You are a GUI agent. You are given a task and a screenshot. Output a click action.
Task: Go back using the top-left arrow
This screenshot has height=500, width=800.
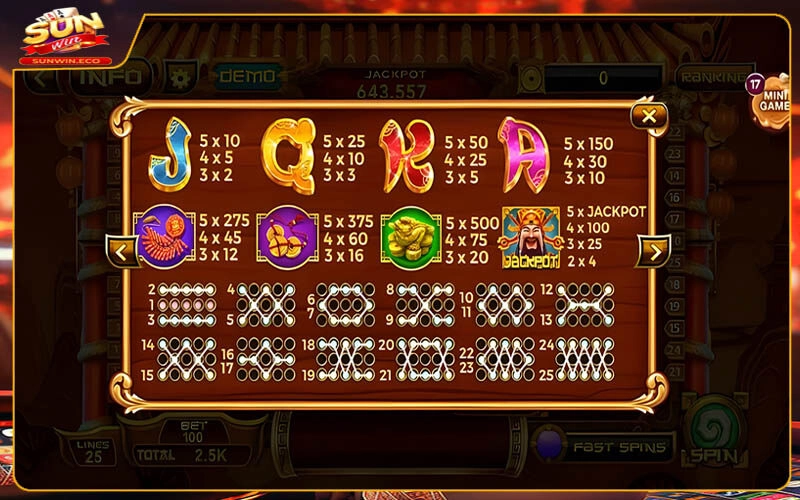41,78
